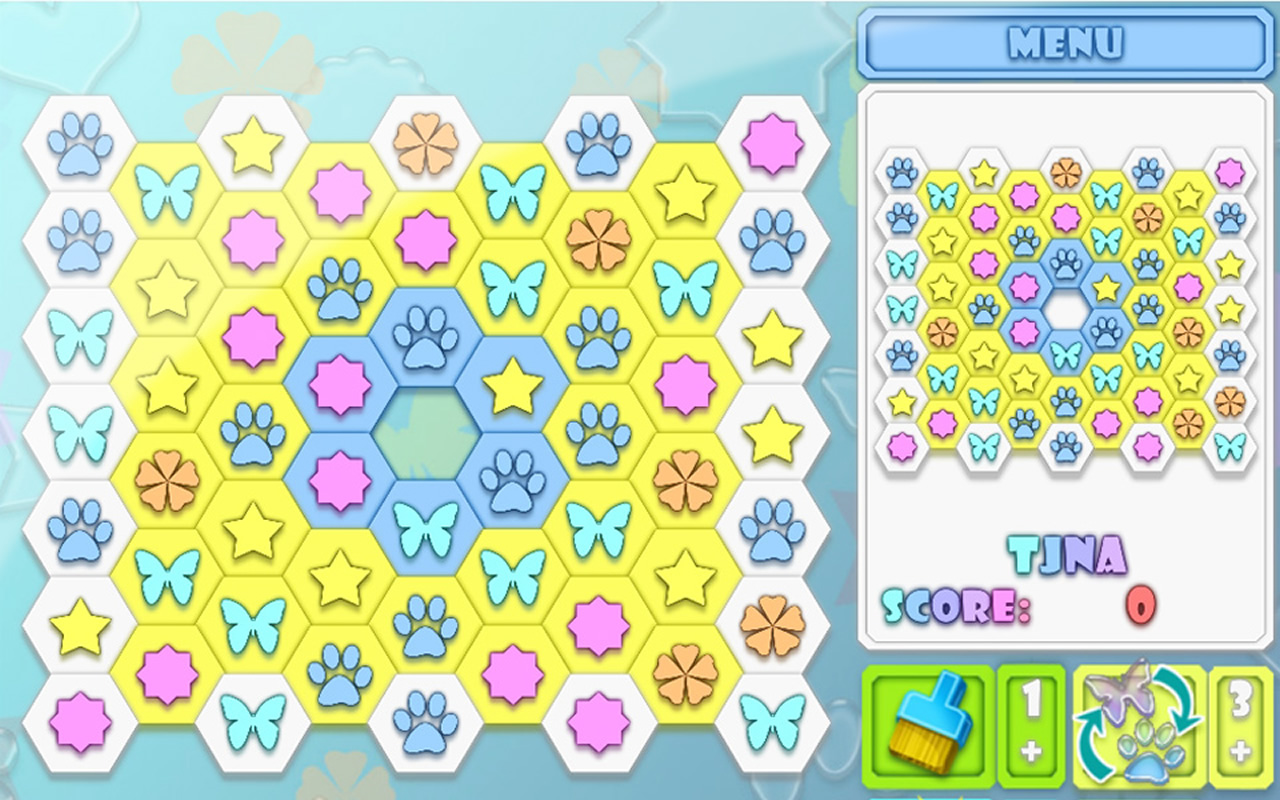Open the MENU
This screenshot has height=800, width=1280.
[1066, 43]
